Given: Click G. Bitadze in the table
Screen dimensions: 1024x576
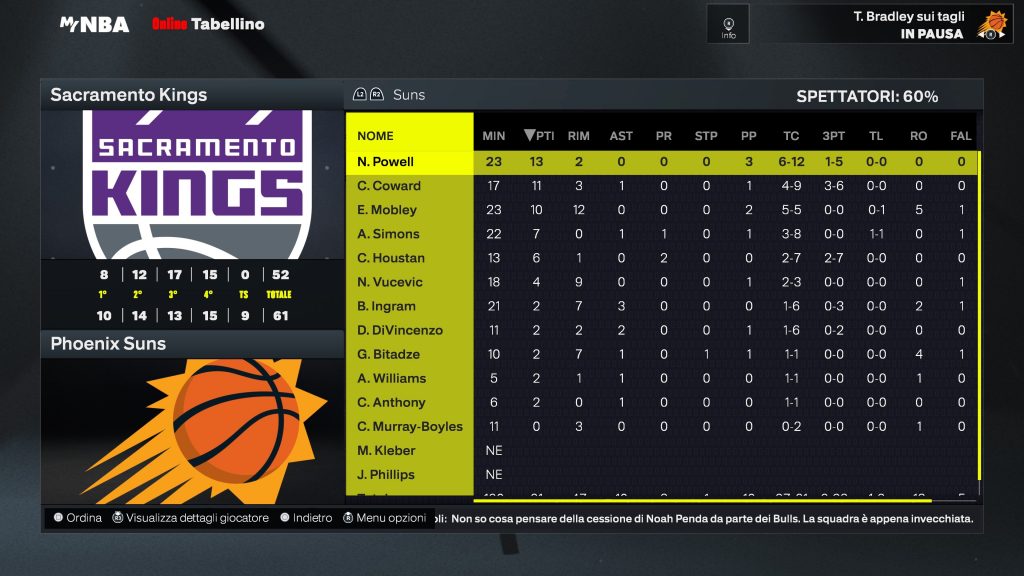Looking at the screenshot, I should tap(388, 354).
